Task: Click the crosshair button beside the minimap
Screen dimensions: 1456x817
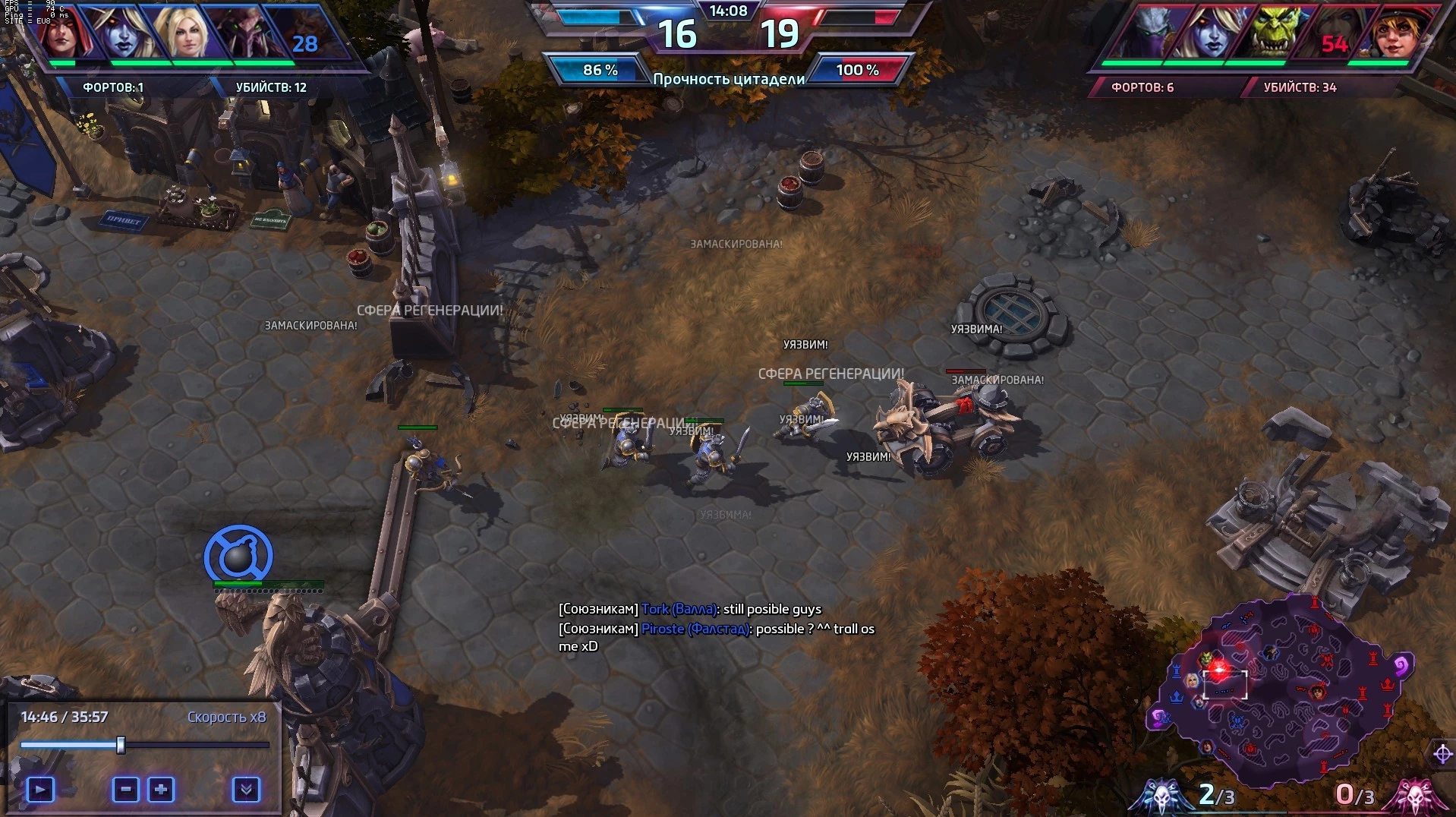Action: 1442,754
